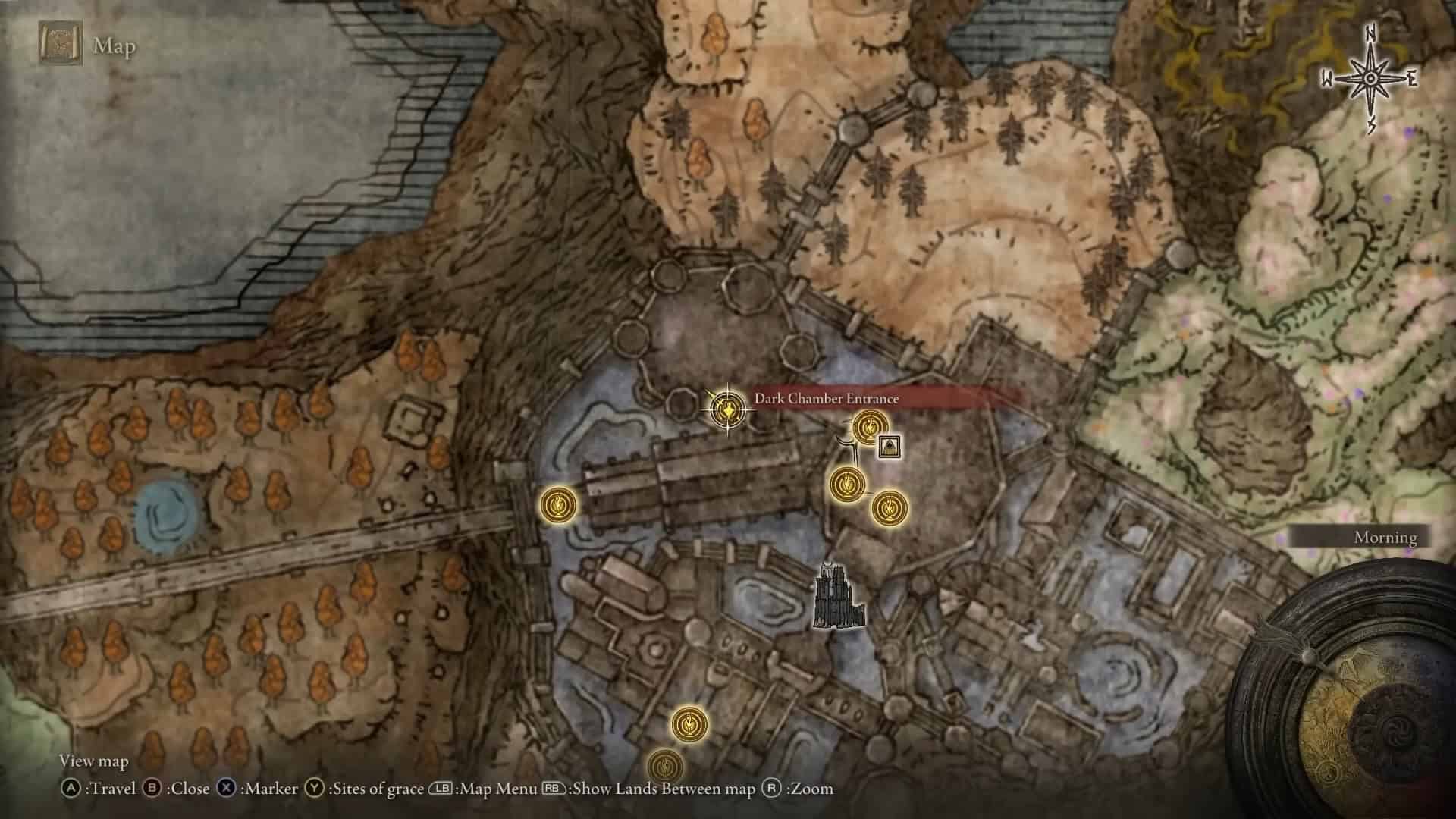Select the Dark Chamber Entrance grace marker
This screenshot has width=1456, height=819.
pyautogui.click(x=727, y=411)
